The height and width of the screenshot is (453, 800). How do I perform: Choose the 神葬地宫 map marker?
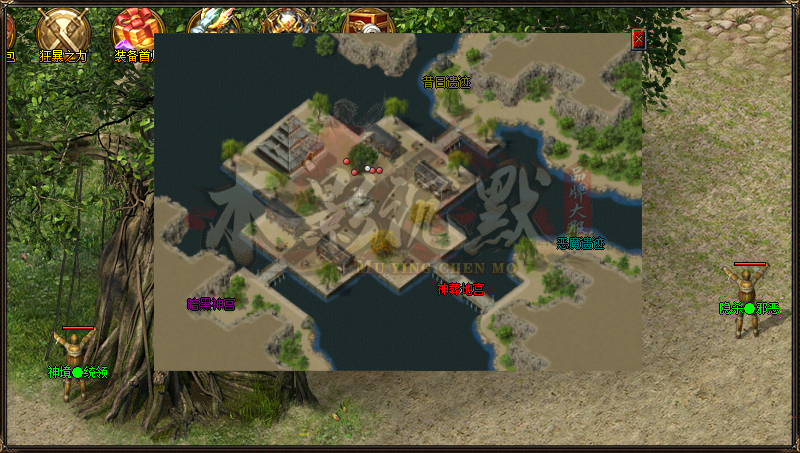pos(460,289)
